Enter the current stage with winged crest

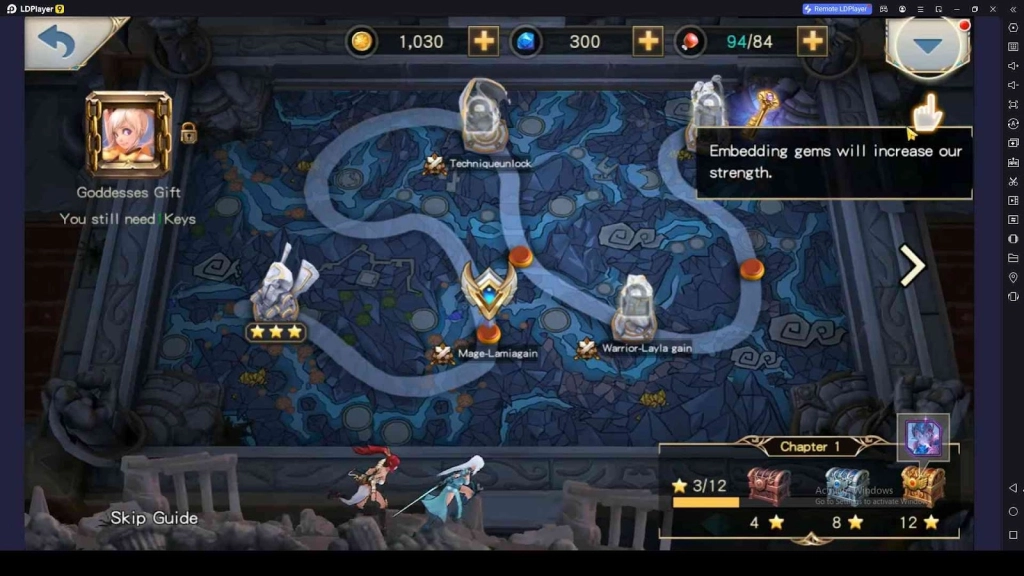489,292
